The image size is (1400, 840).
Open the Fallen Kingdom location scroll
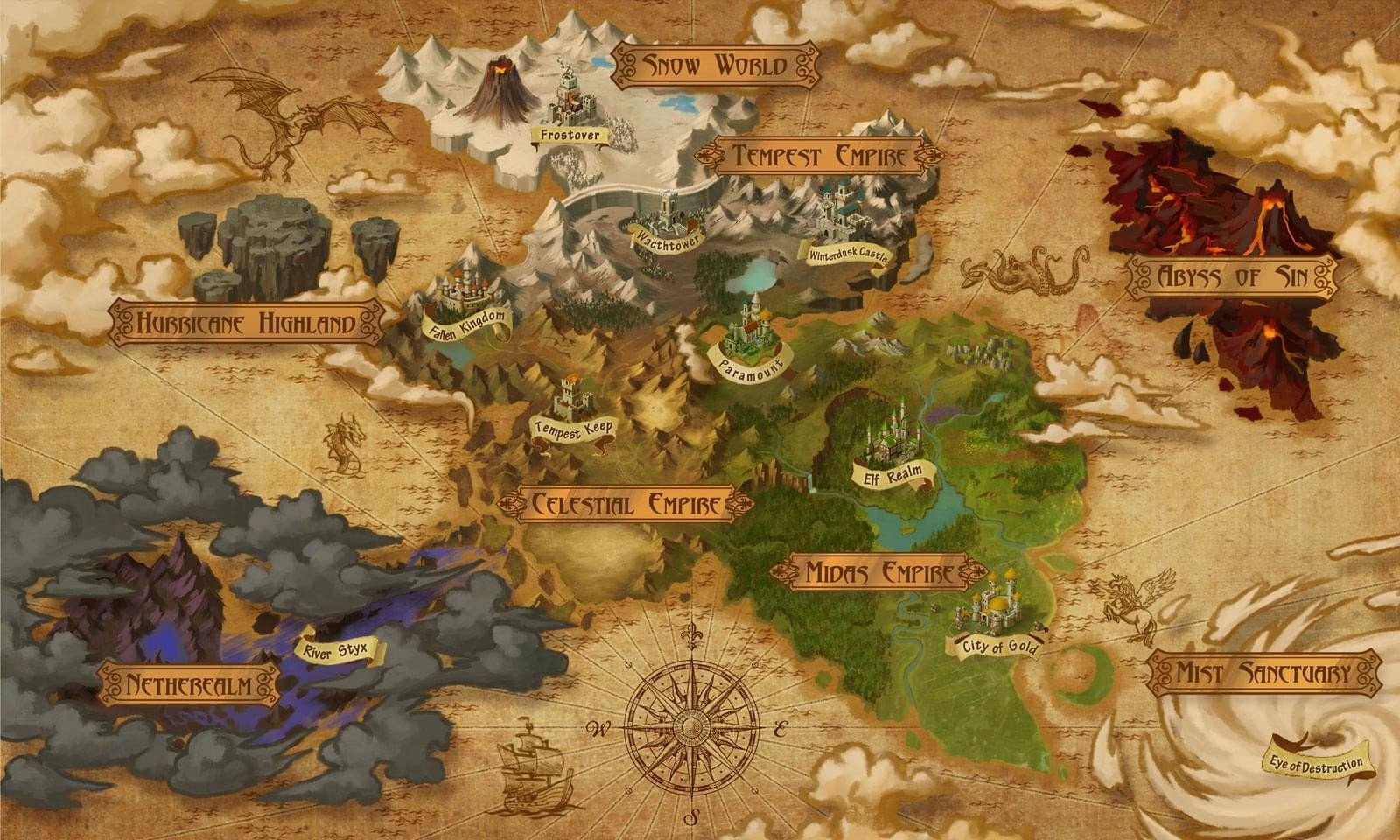pyautogui.click(x=468, y=322)
